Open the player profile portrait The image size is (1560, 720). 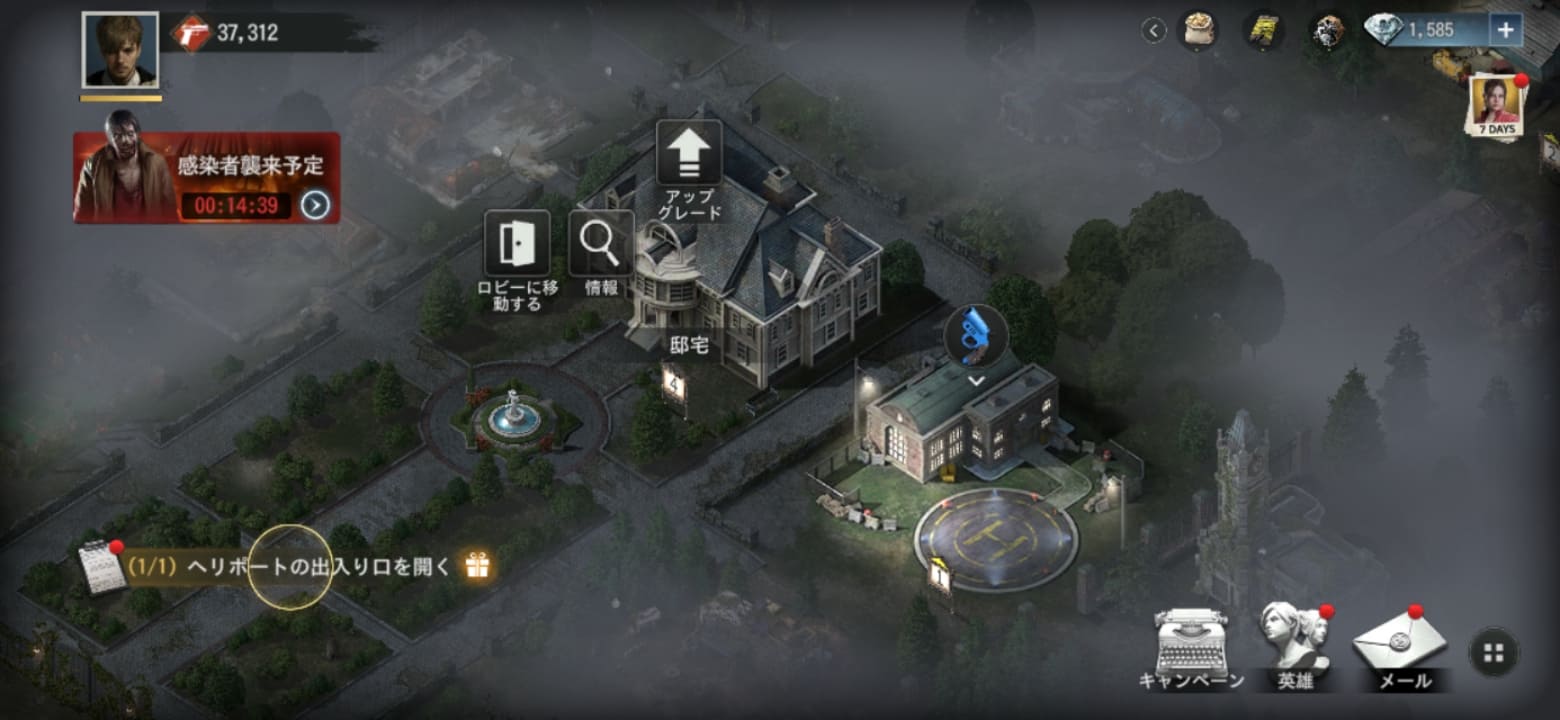pos(120,49)
